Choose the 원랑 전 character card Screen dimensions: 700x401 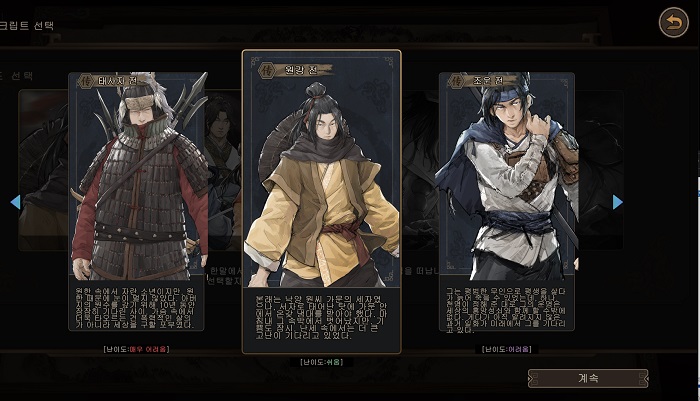coord(321,200)
